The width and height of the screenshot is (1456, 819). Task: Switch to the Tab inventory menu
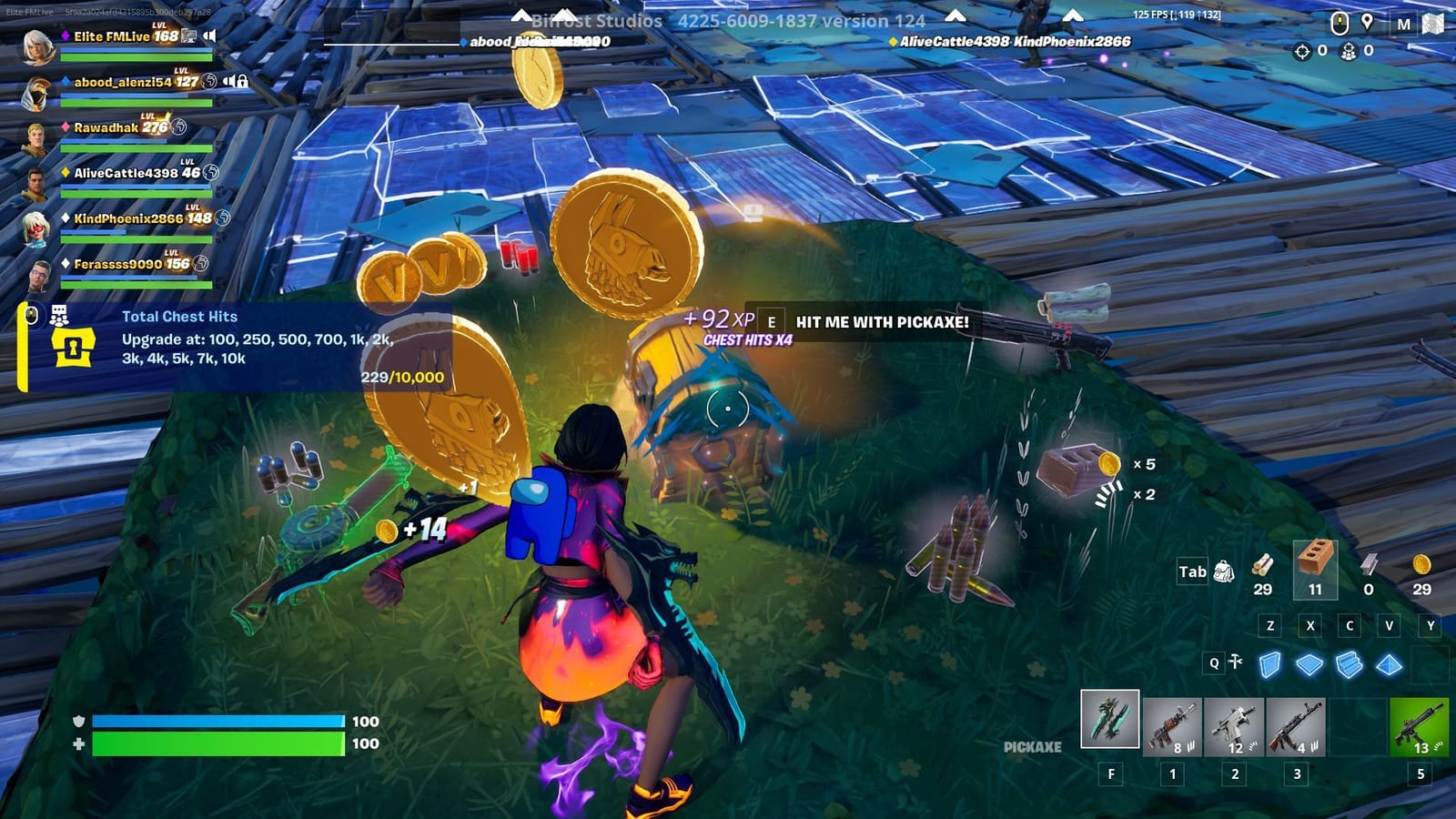pyautogui.click(x=1192, y=571)
